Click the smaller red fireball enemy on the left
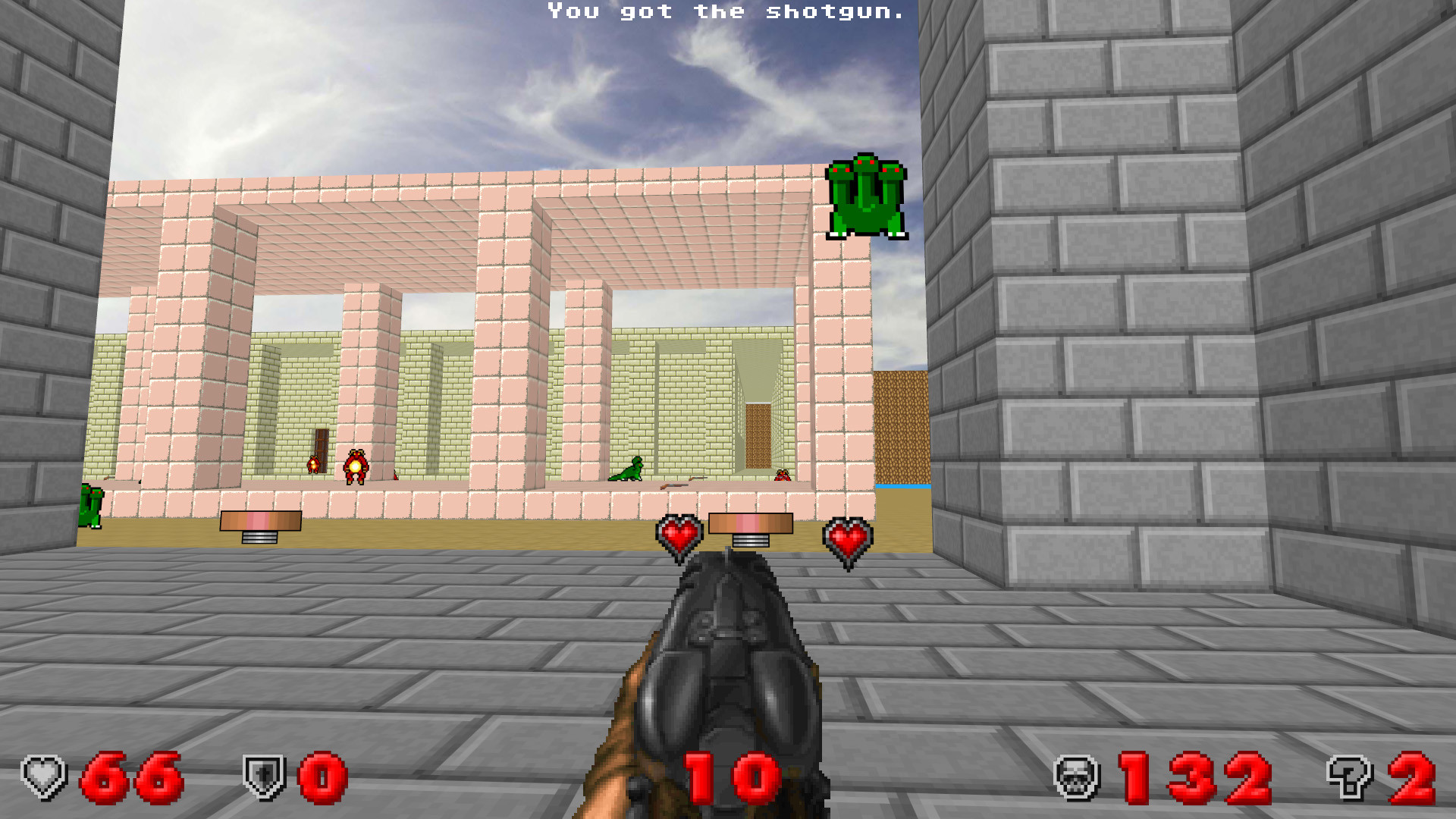Viewport: 1456px width, 819px height. [312, 463]
